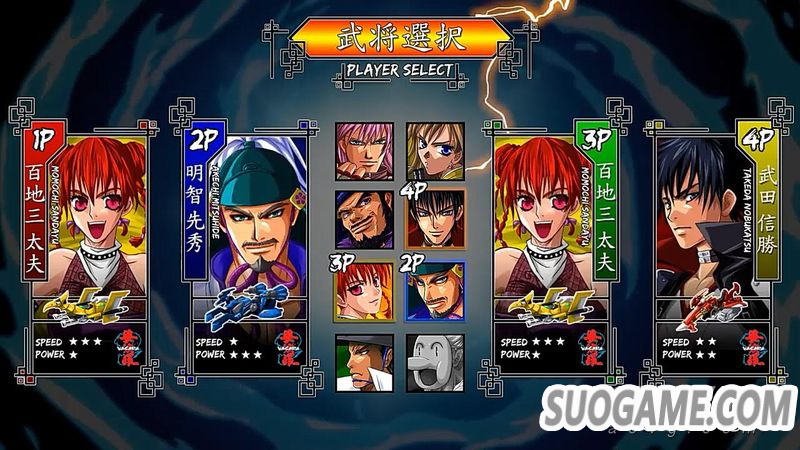
Task: Choose the gray cartoon-faced character portrait
Action: tap(435, 361)
